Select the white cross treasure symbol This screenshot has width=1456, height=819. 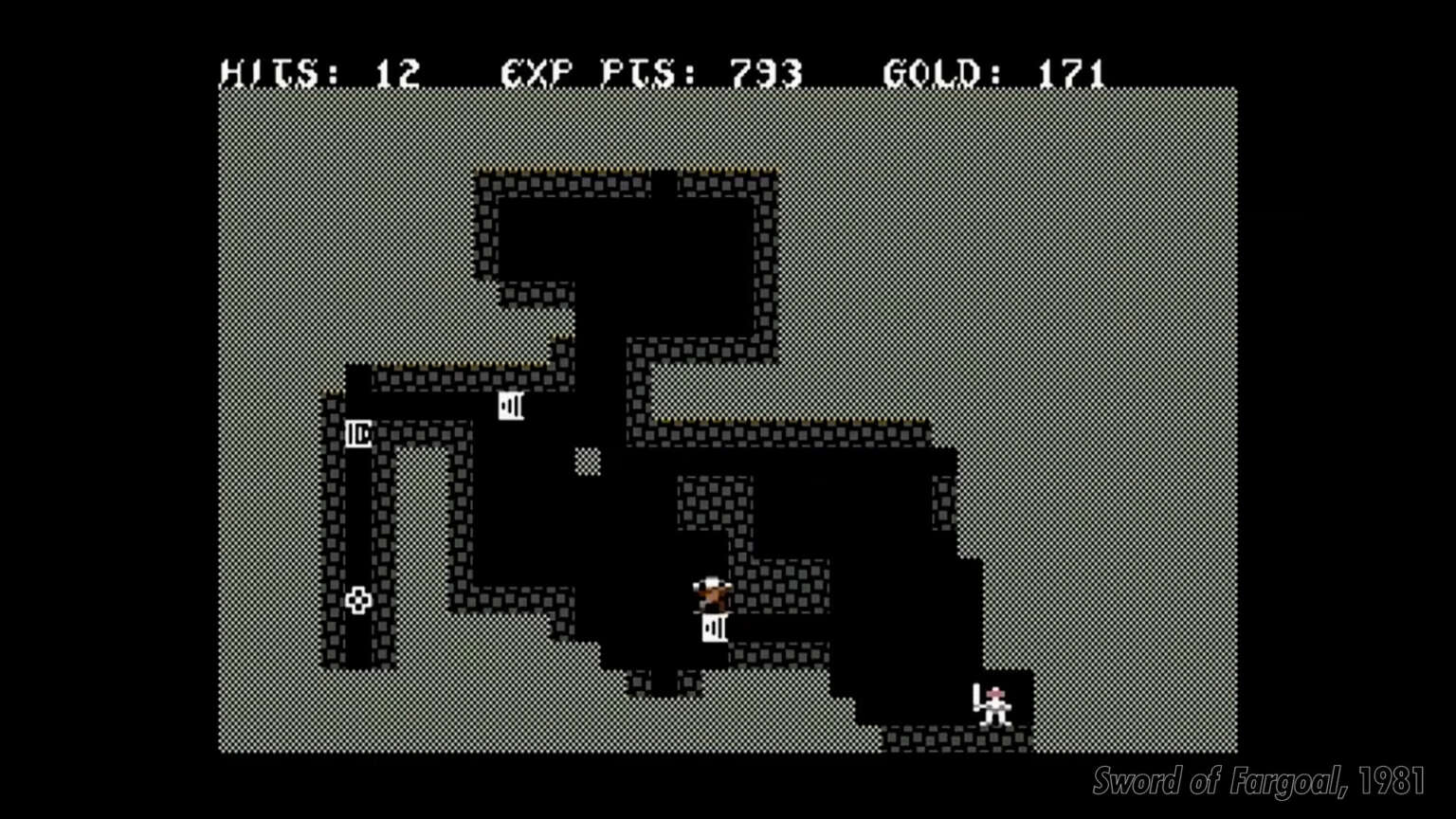[358, 599]
